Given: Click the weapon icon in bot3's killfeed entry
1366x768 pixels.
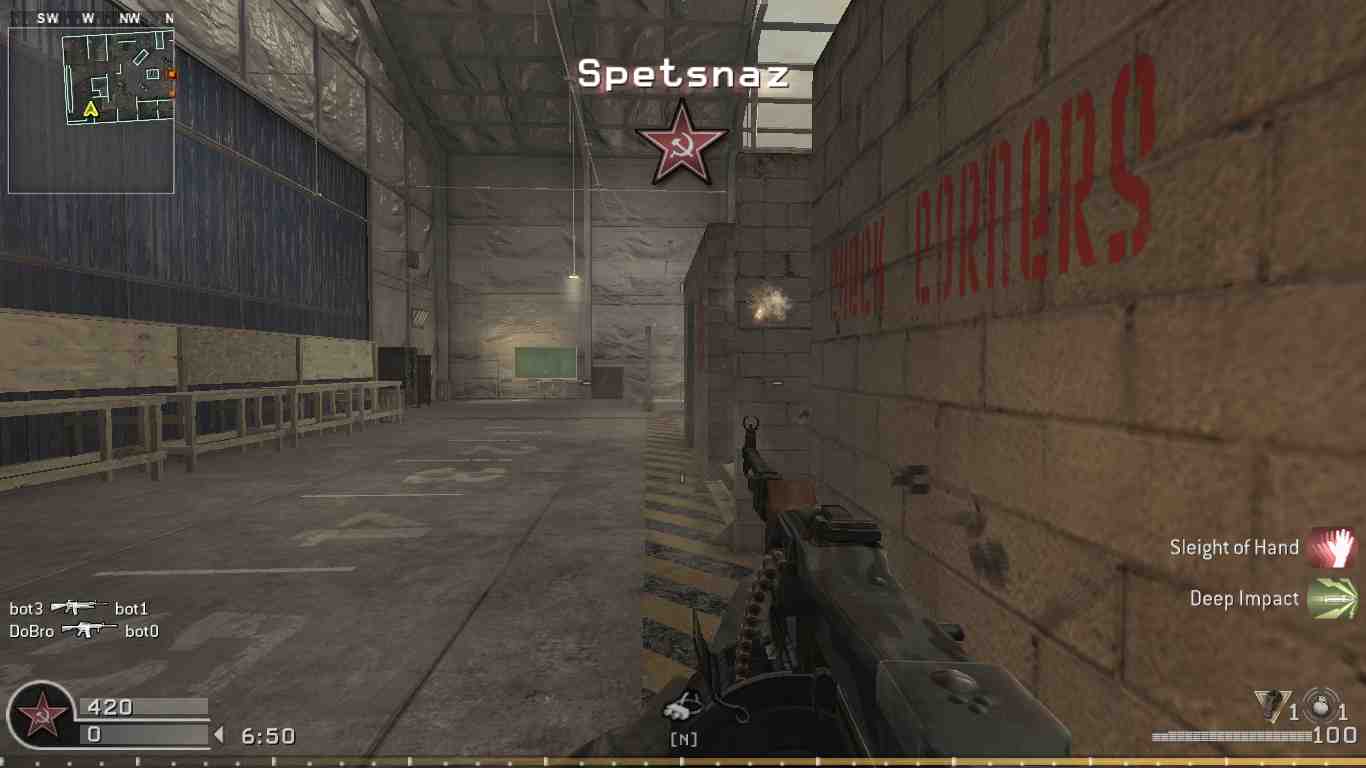Looking at the screenshot, I should (x=77, y=607).
